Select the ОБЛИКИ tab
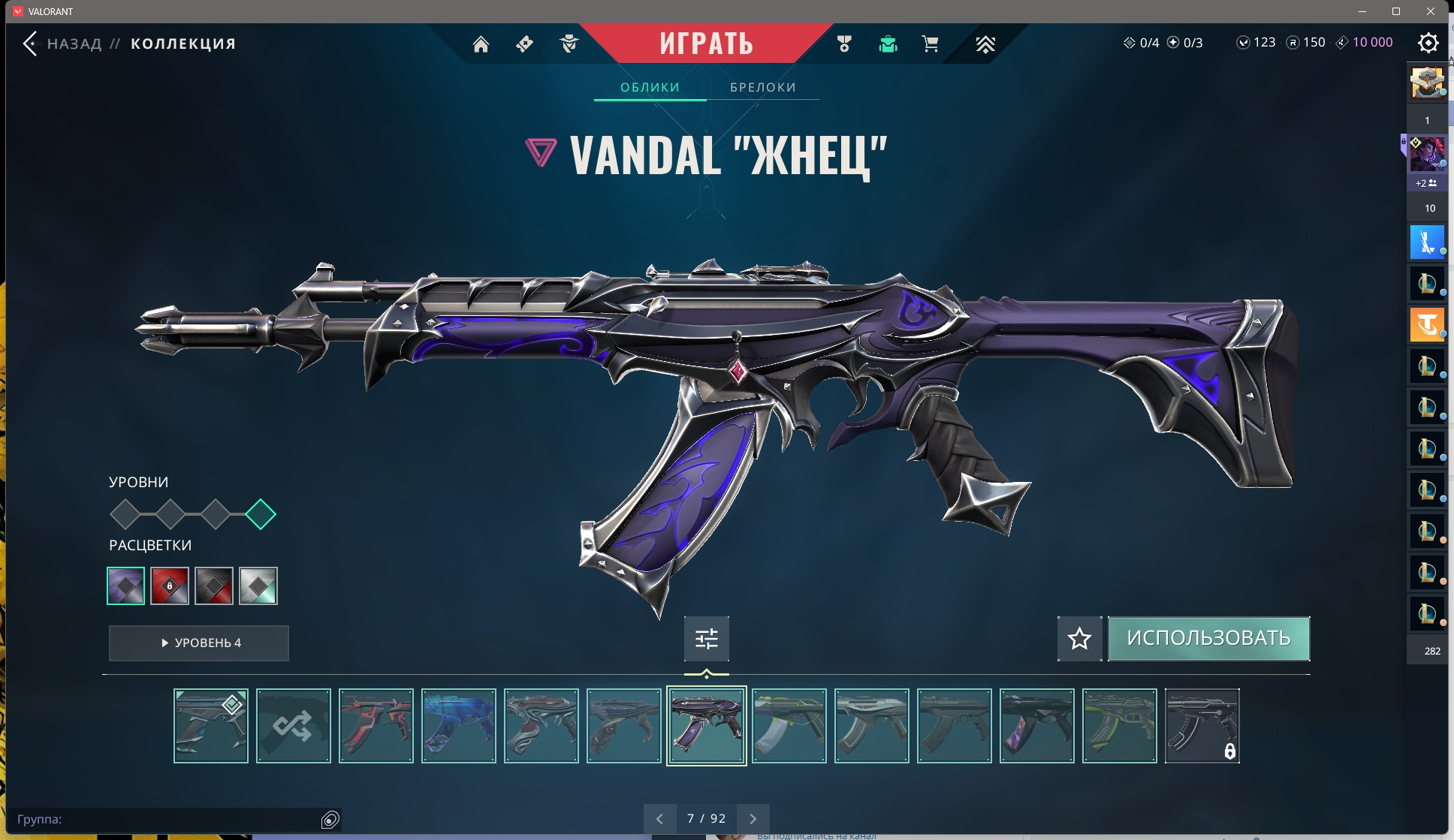 (650, 87)
